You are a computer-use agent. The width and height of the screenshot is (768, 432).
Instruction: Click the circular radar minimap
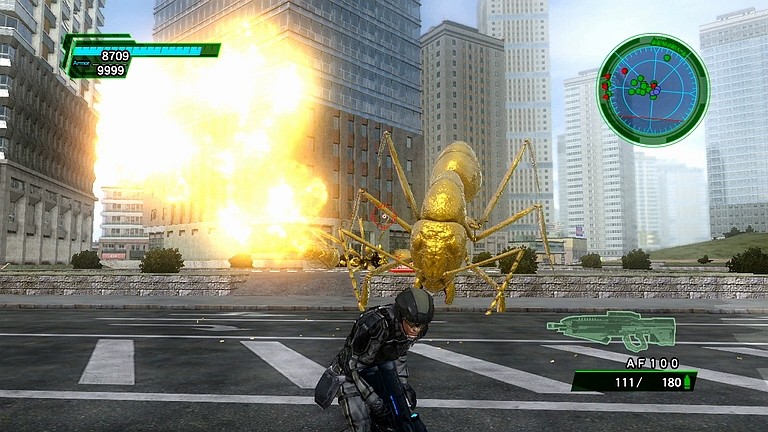click(x=652, y=89)
